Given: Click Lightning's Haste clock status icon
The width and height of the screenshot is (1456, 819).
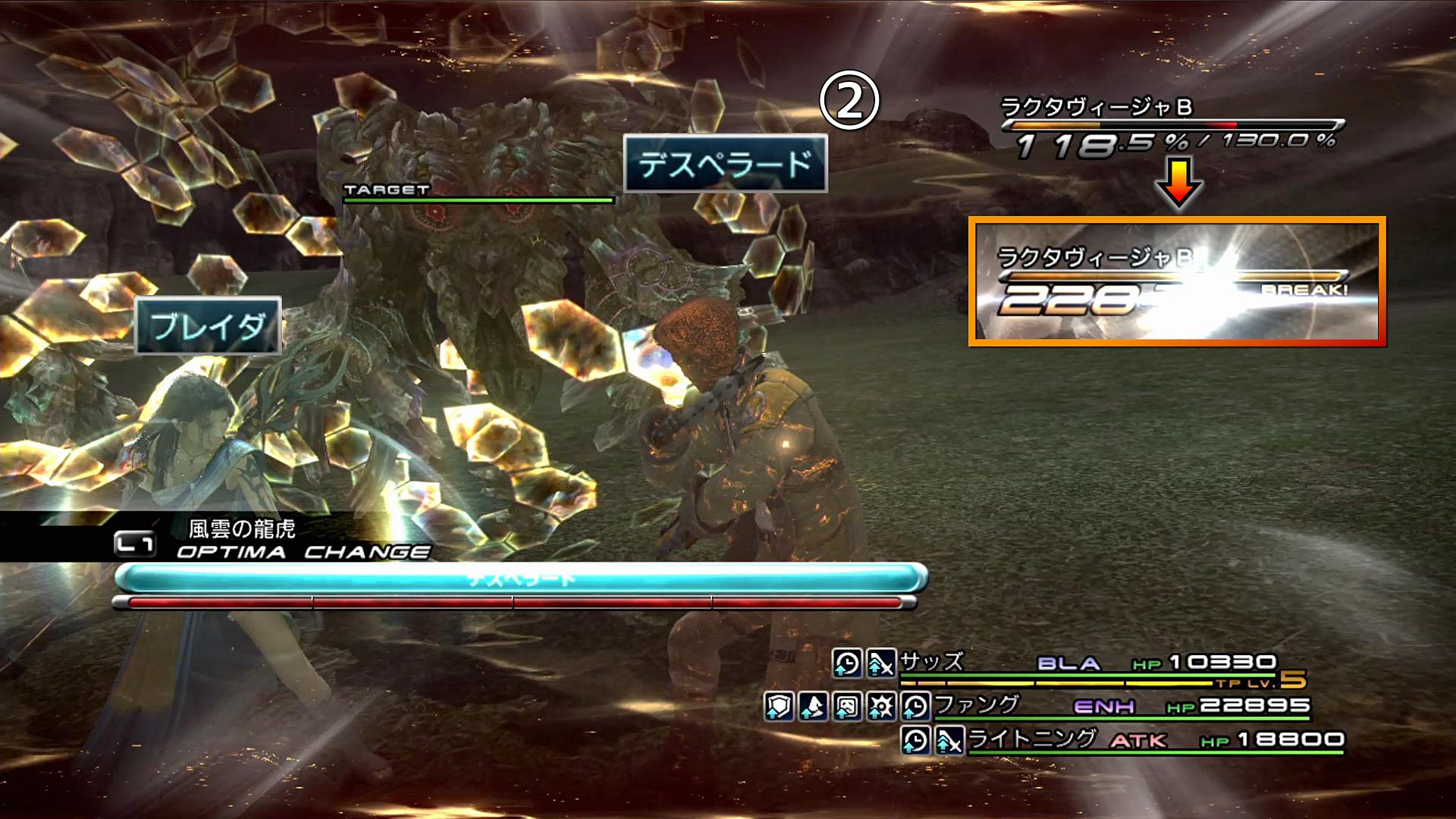Looking at the screenshot, I should pos(915,740).
